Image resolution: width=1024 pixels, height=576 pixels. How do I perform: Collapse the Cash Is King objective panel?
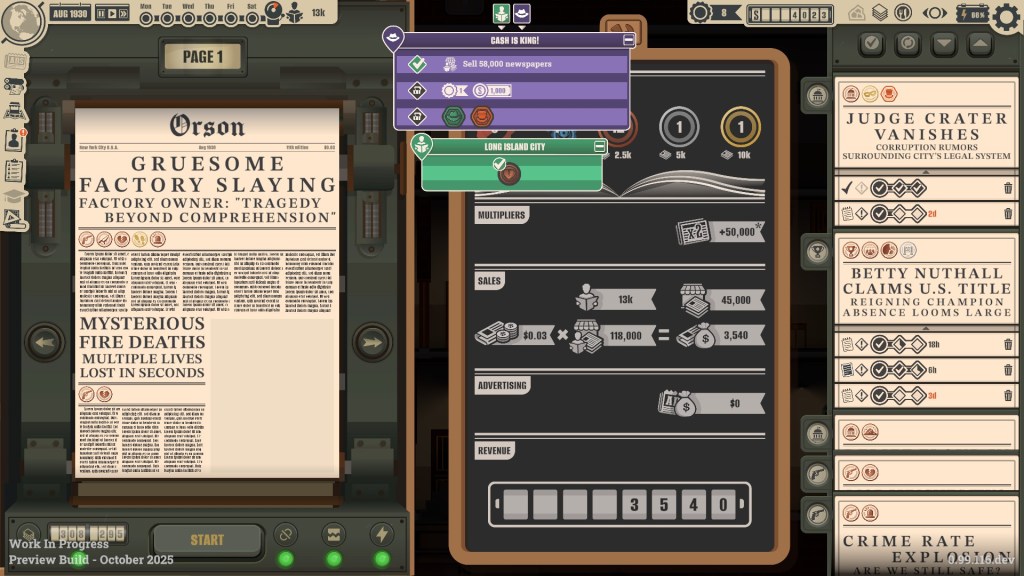(x=628, y=40)
